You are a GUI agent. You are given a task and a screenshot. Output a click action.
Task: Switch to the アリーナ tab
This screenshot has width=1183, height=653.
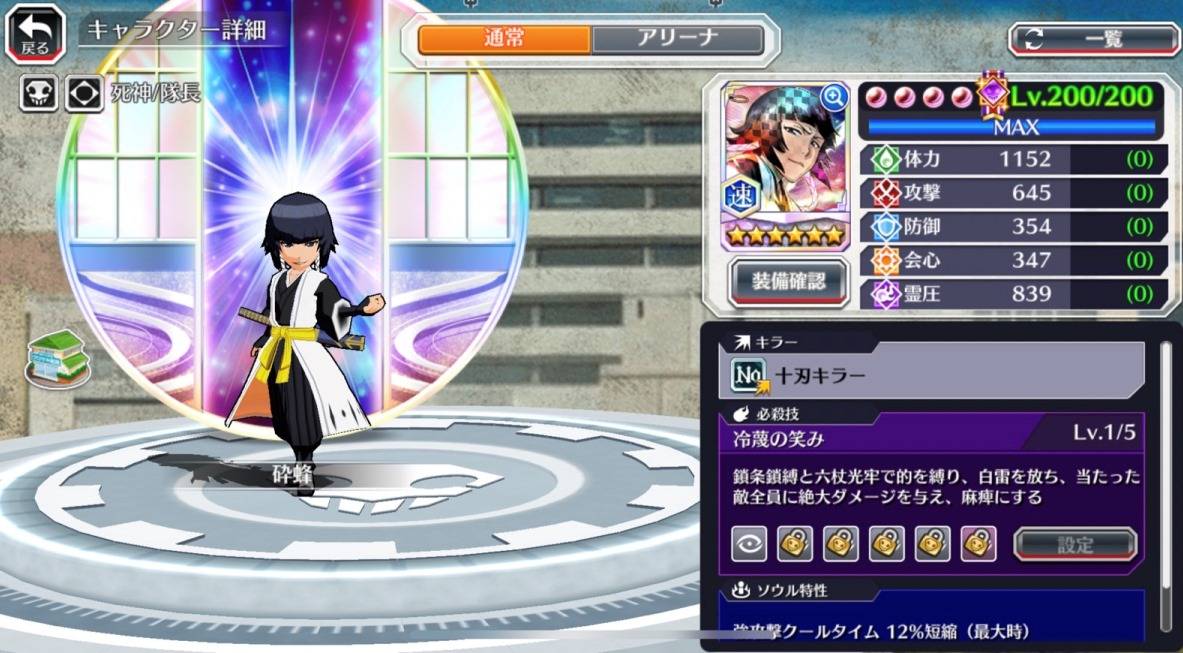click(677, 40)
